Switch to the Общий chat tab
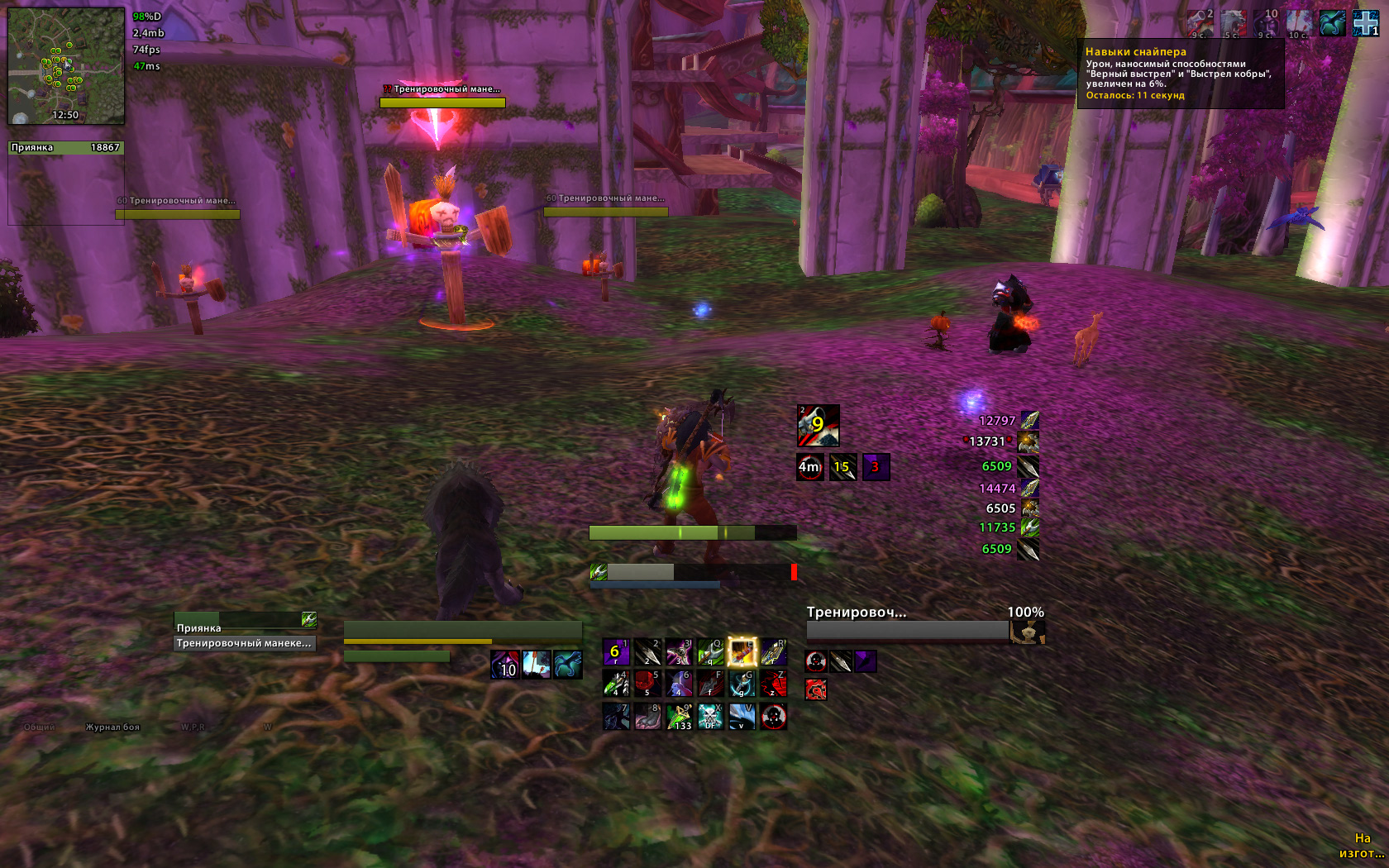Viewport: 1389px width, 868px height. tap(39, 727)
